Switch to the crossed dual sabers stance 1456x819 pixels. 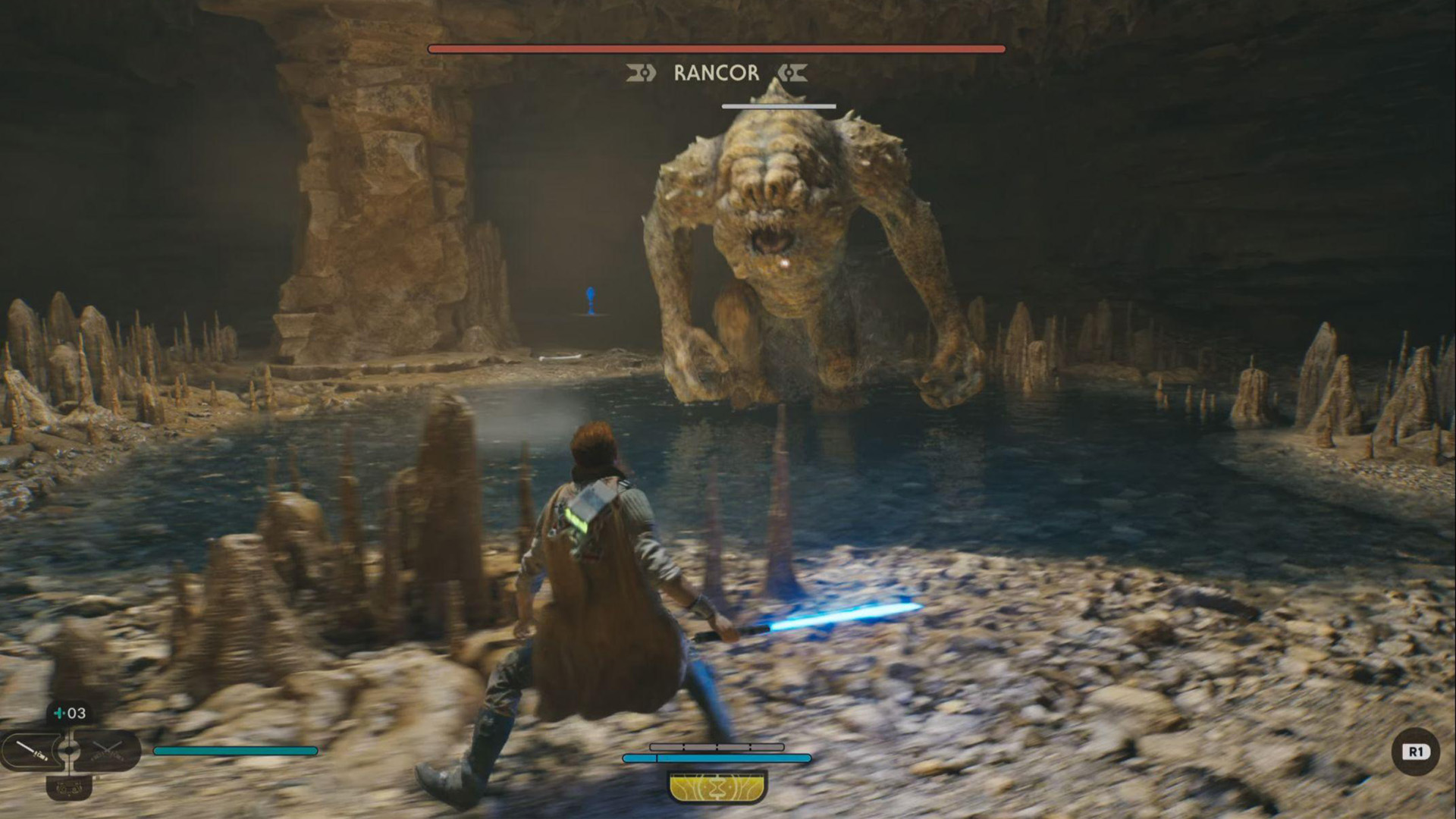click(107, 751)
